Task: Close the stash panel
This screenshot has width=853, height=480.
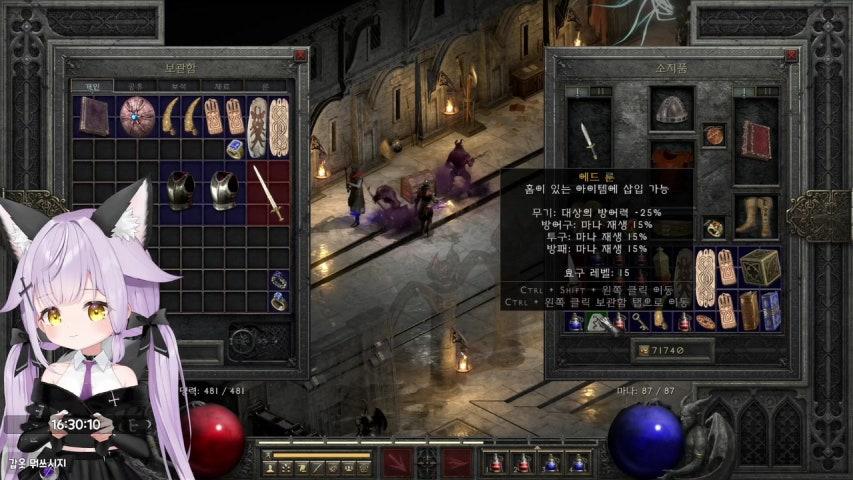Action: (300, 56)
